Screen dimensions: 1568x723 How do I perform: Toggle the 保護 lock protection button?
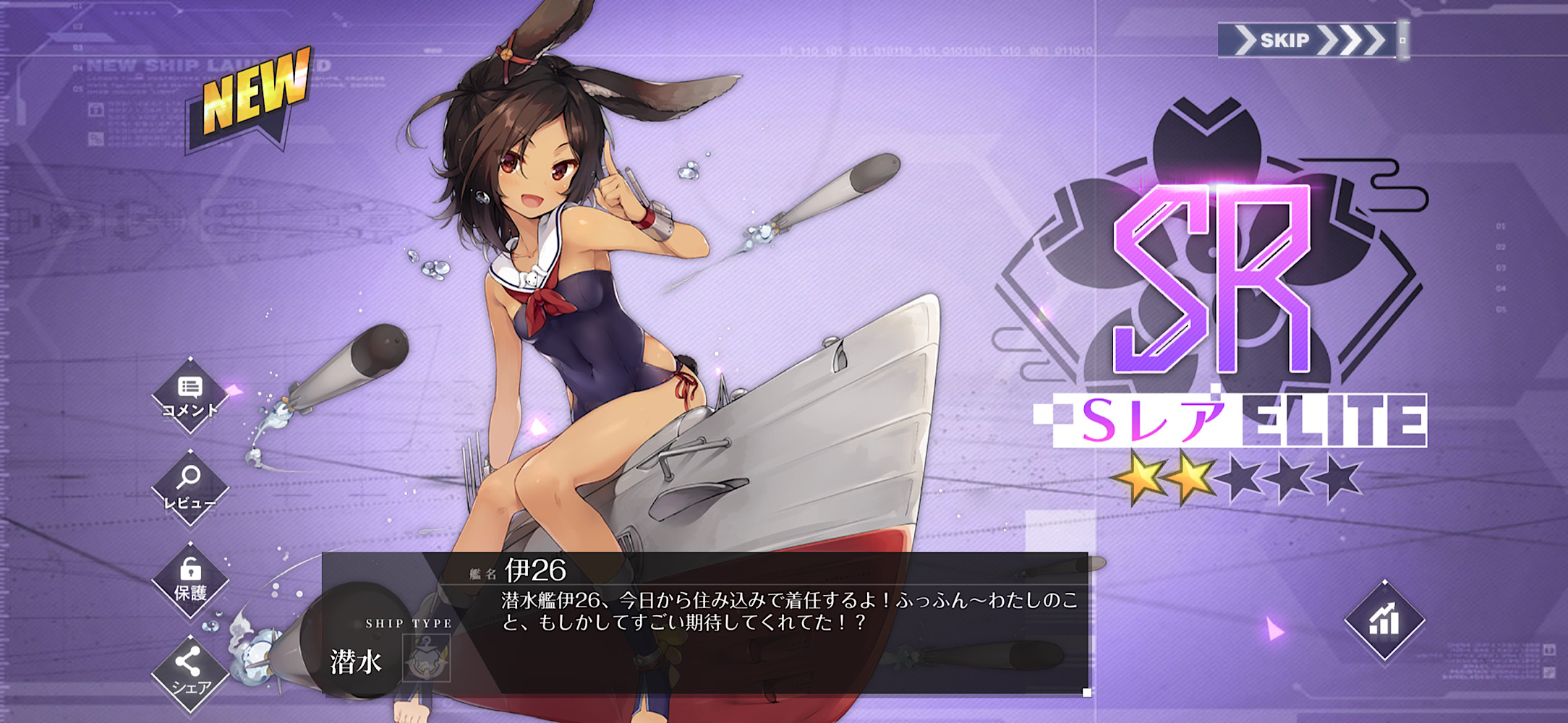coord(190,580)
